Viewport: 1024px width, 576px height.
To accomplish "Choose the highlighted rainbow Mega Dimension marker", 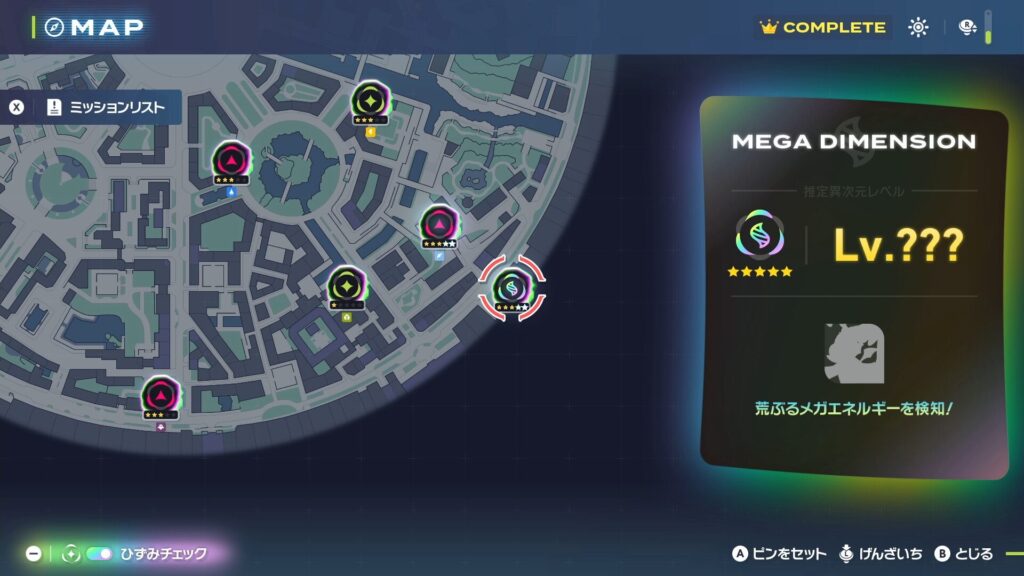I will pos(512,289).
